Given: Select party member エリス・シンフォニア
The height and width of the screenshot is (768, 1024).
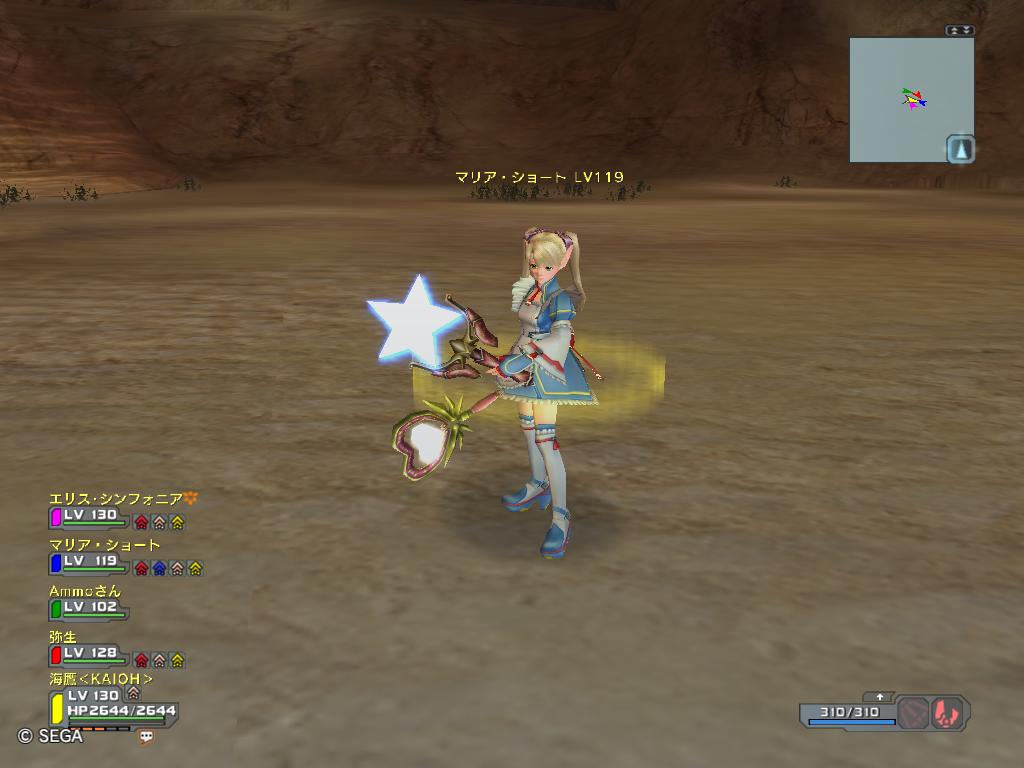Looking at the screenshot, I should point(116,498).
